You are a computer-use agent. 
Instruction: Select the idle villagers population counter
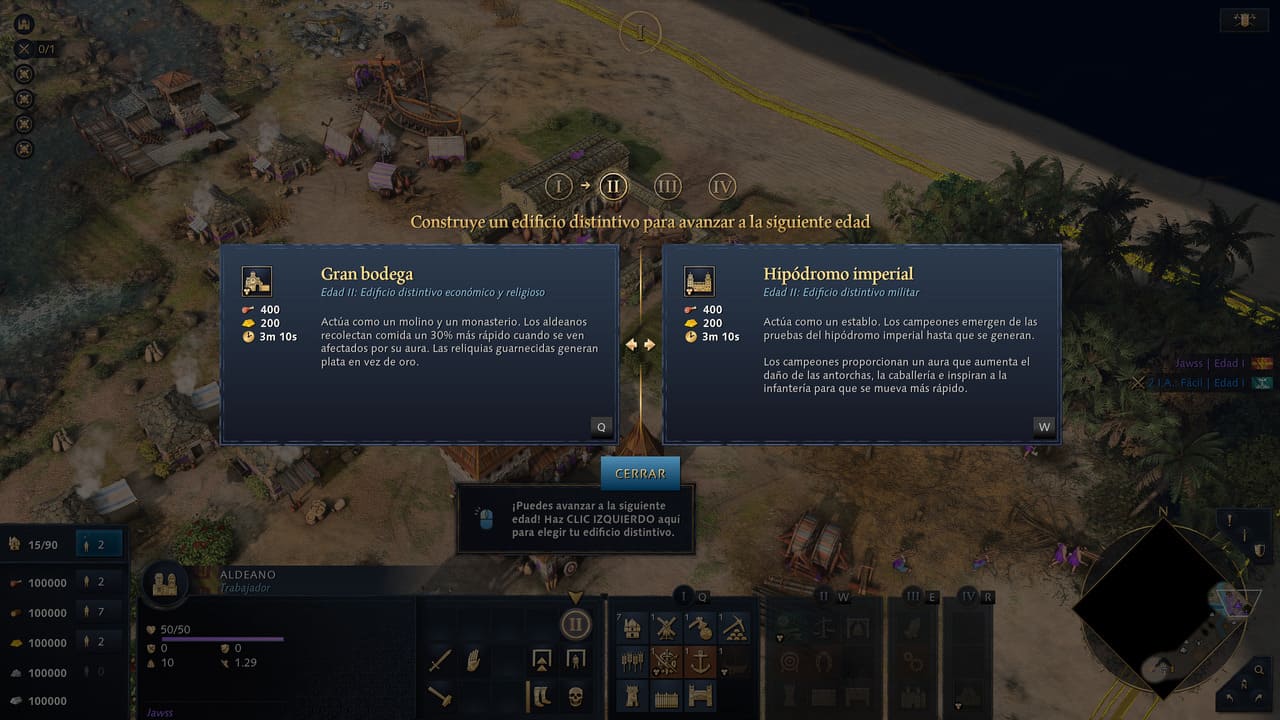click(99, 544)
